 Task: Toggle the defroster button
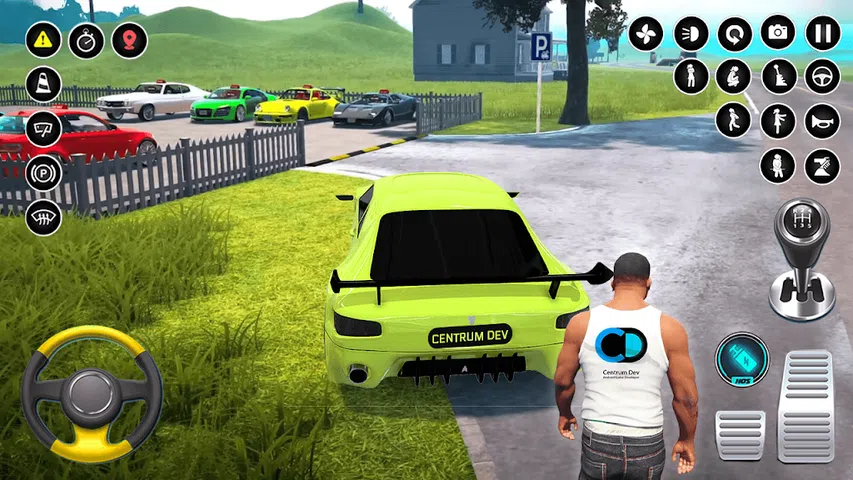pyautogui.click(x=43, y=215)
